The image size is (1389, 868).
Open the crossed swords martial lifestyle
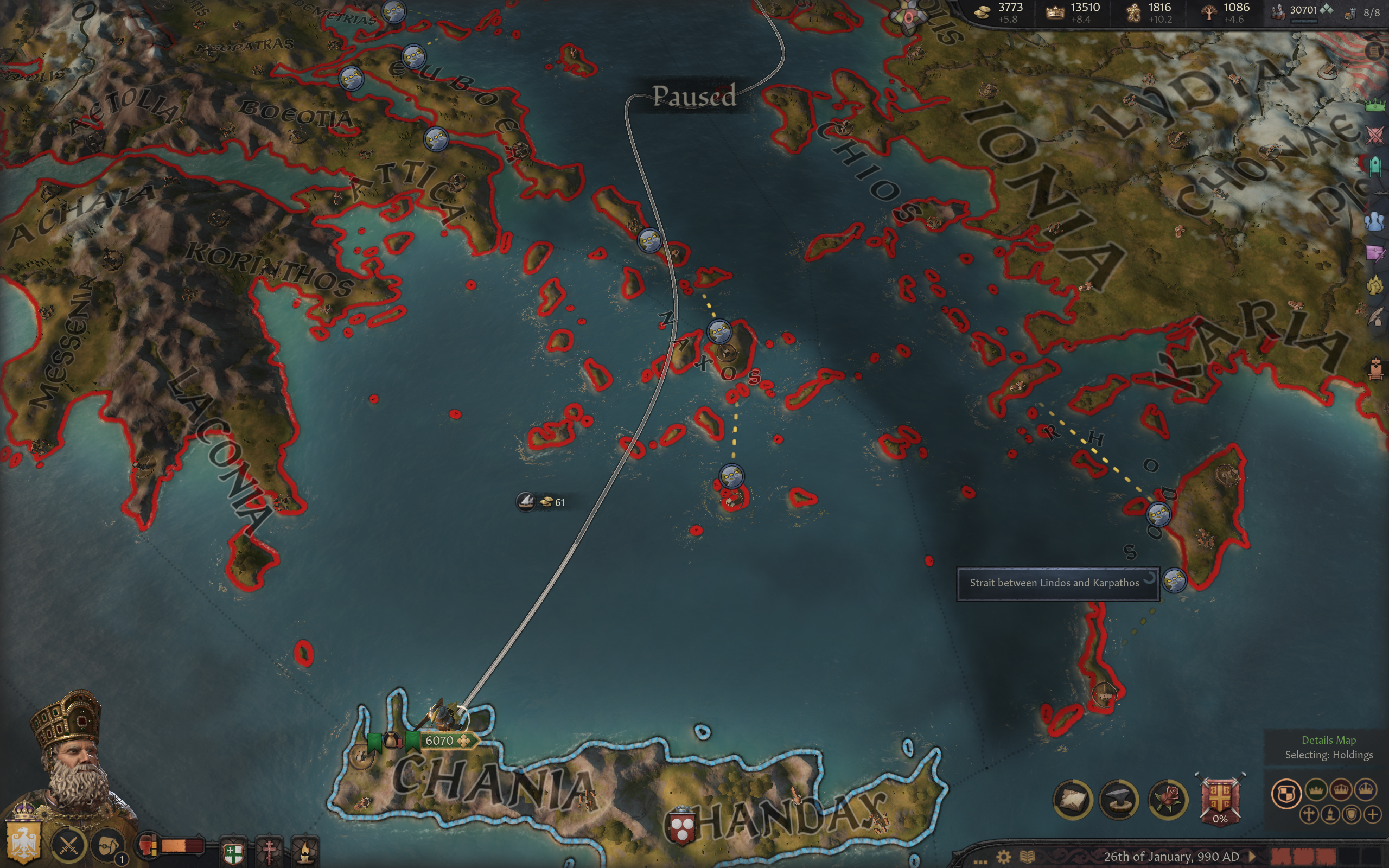[69, 845]
